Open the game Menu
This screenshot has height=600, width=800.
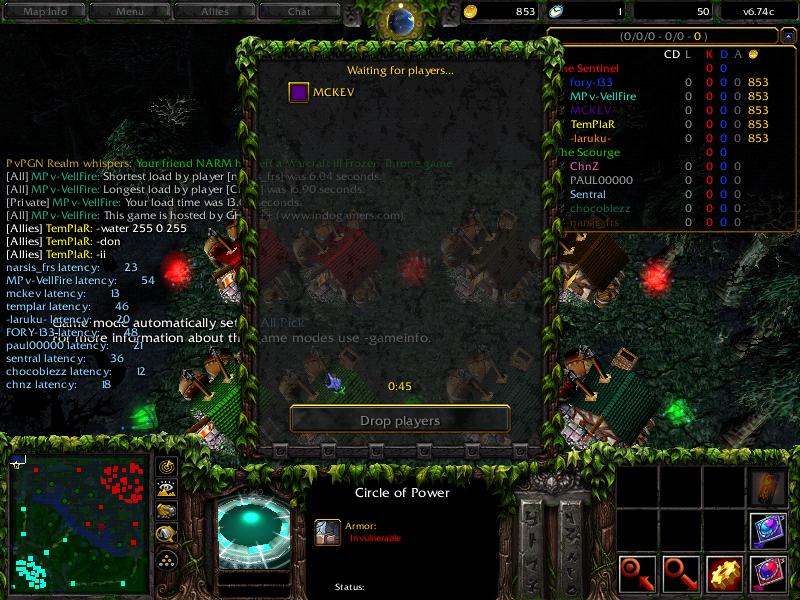129,12
